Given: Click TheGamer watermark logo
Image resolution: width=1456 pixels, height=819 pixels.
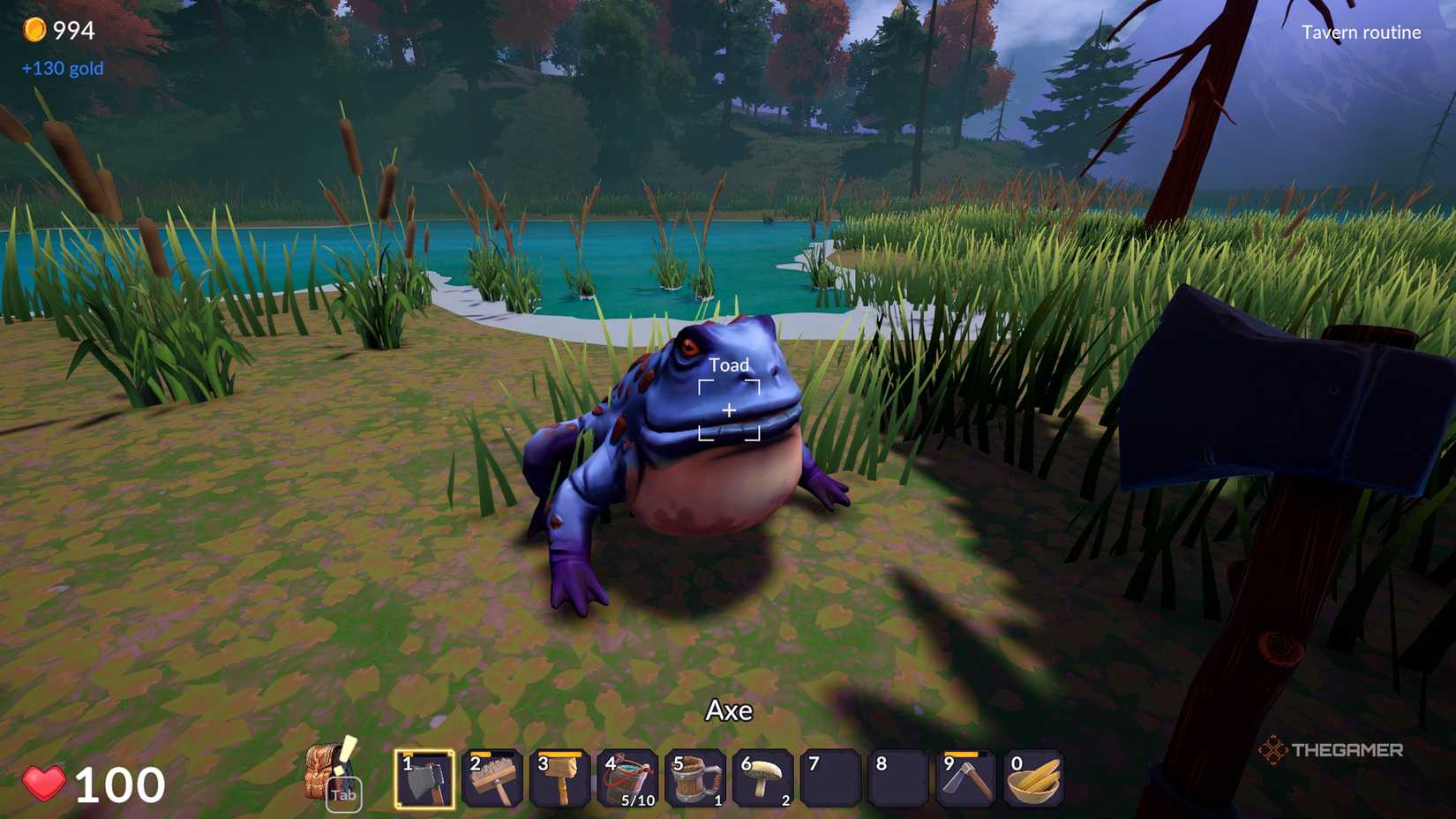Looking at the screenshot, I should (x=1332, y=749).
